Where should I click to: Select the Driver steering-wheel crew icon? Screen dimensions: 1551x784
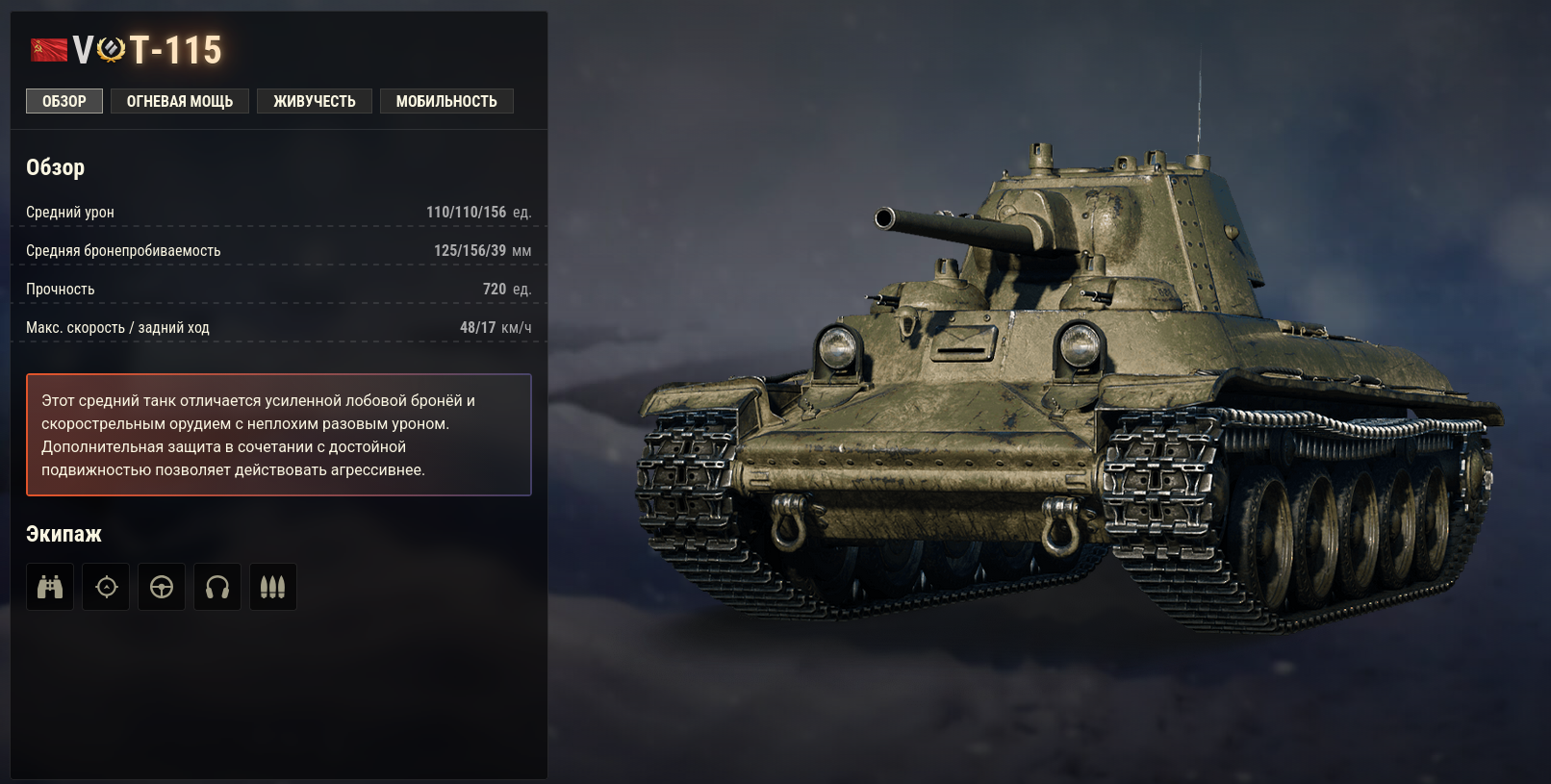[x=162, y=587]
